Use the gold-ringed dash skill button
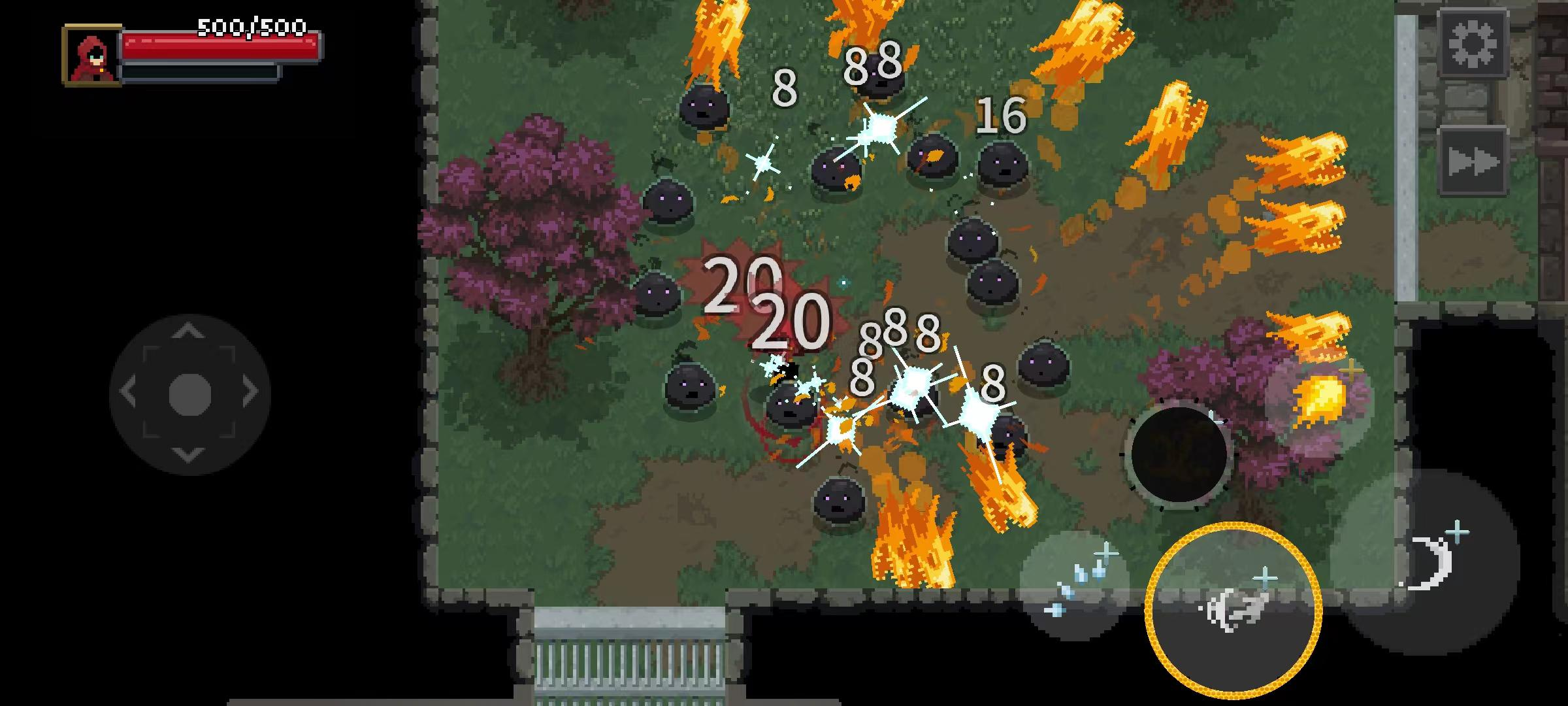Screen dimensions: 1568x706 click(1233, 611)
